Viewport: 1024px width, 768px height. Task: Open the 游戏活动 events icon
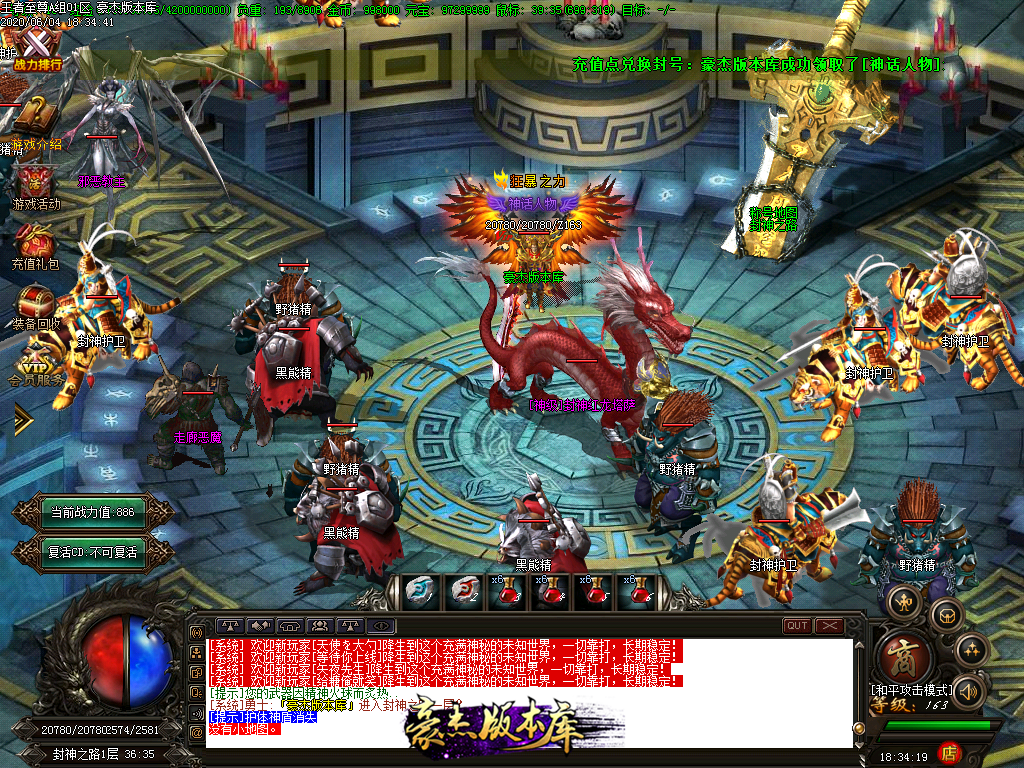(36, 186)
